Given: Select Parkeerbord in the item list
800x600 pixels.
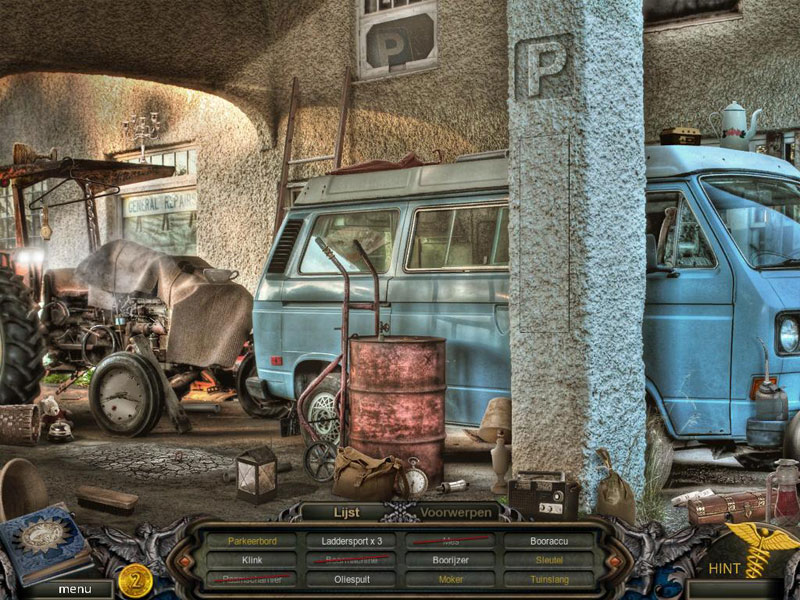Looking at the screenshot, I should click(x=252, y=541).
